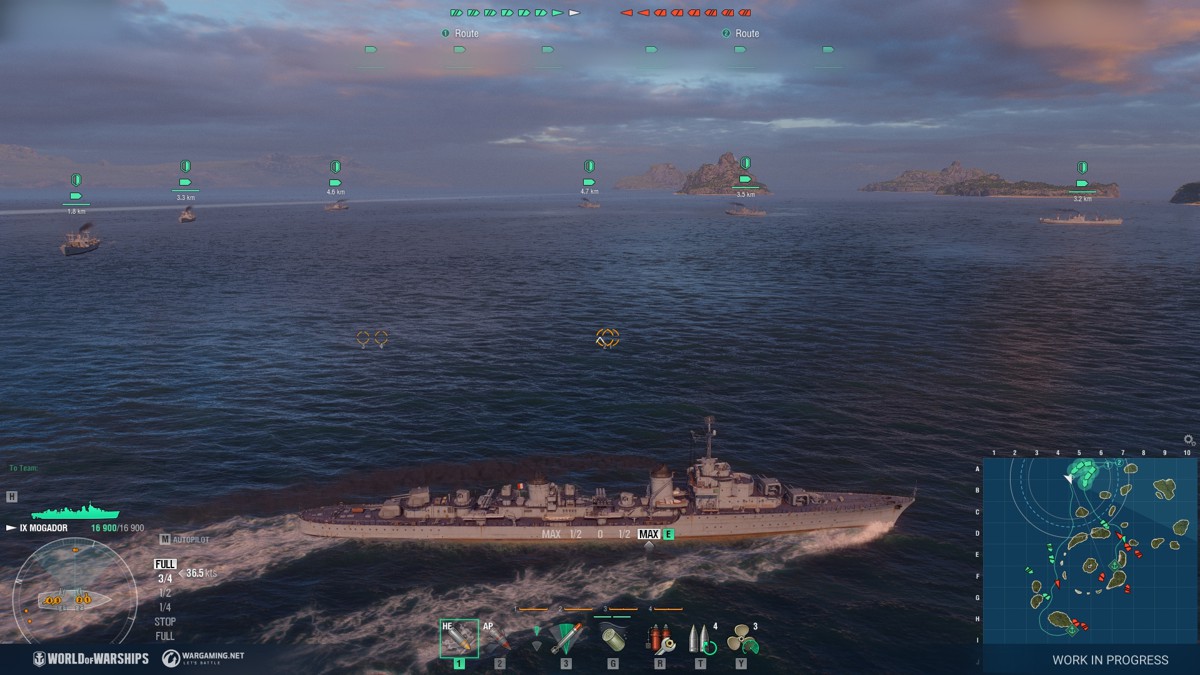Select the HE shell ammunition
This screenshot has height=675, width=1200.
click(x=459, y=638)
